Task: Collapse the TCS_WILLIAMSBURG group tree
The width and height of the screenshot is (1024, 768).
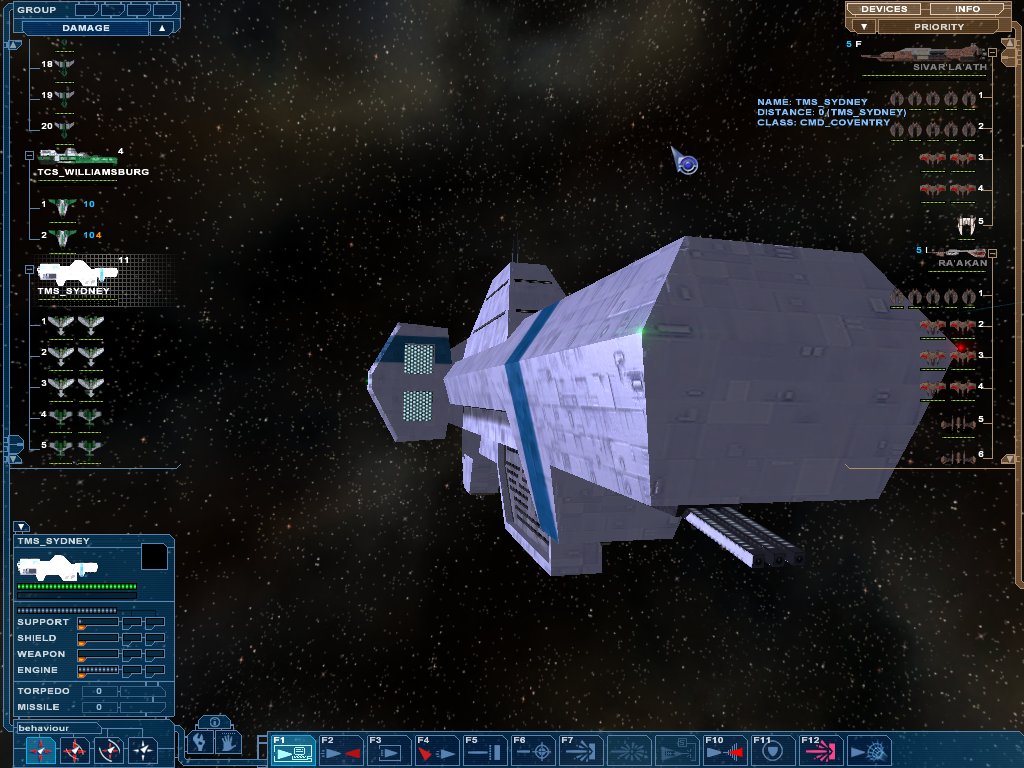Action: click(x=29, y=155)
